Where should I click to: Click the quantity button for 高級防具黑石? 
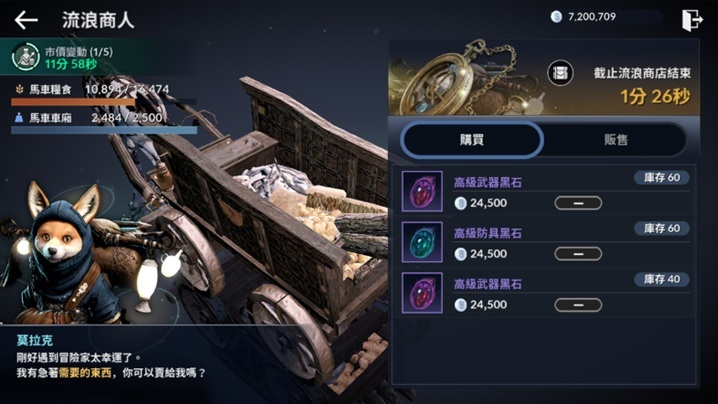click(578, 254)
